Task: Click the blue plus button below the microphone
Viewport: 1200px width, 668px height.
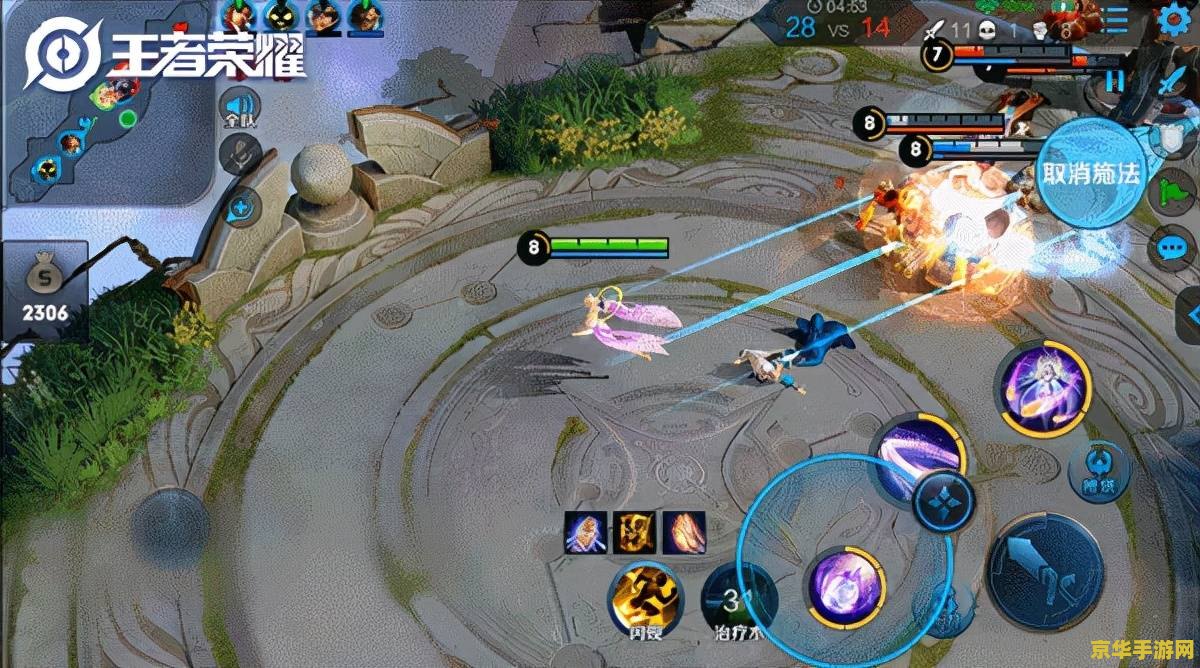Action: coord(242,210)
